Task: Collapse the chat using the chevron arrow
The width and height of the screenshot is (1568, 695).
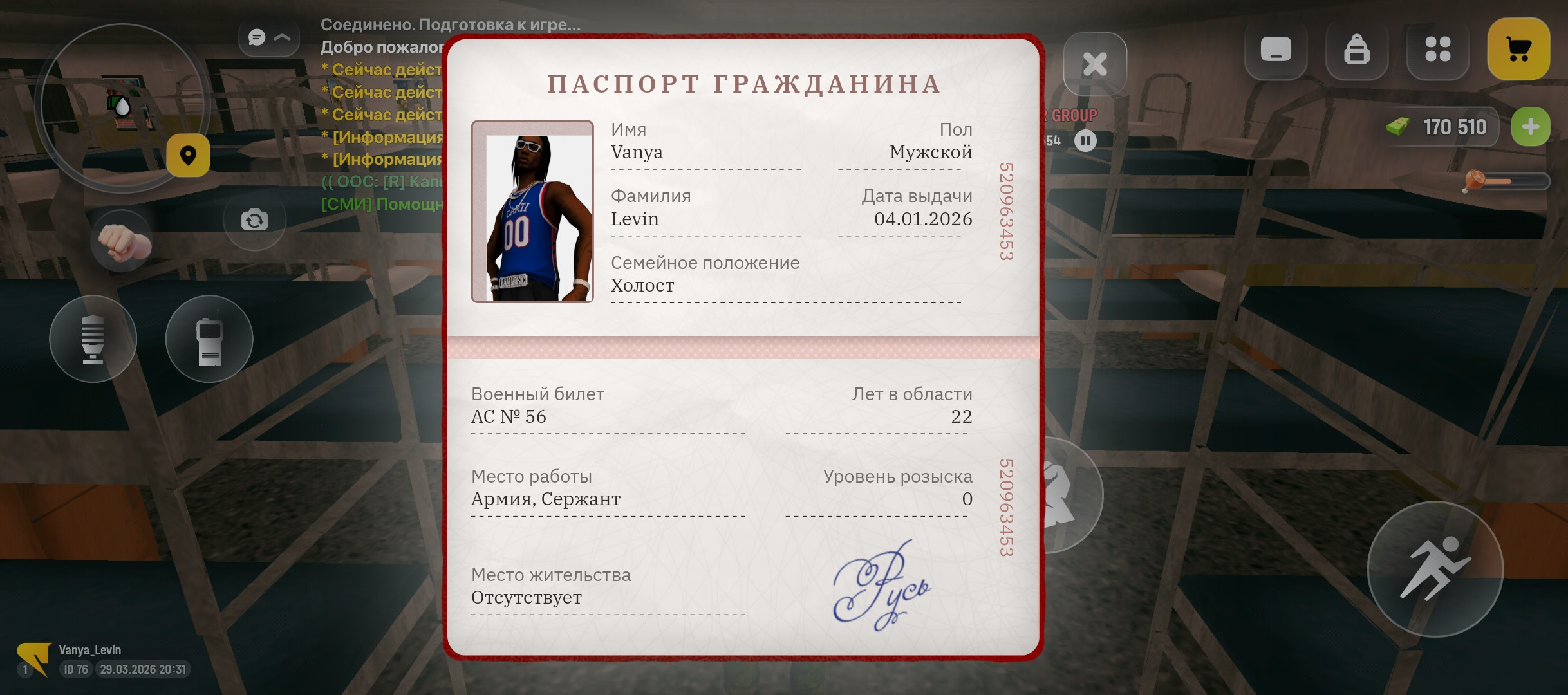Action: pos(282,37)
